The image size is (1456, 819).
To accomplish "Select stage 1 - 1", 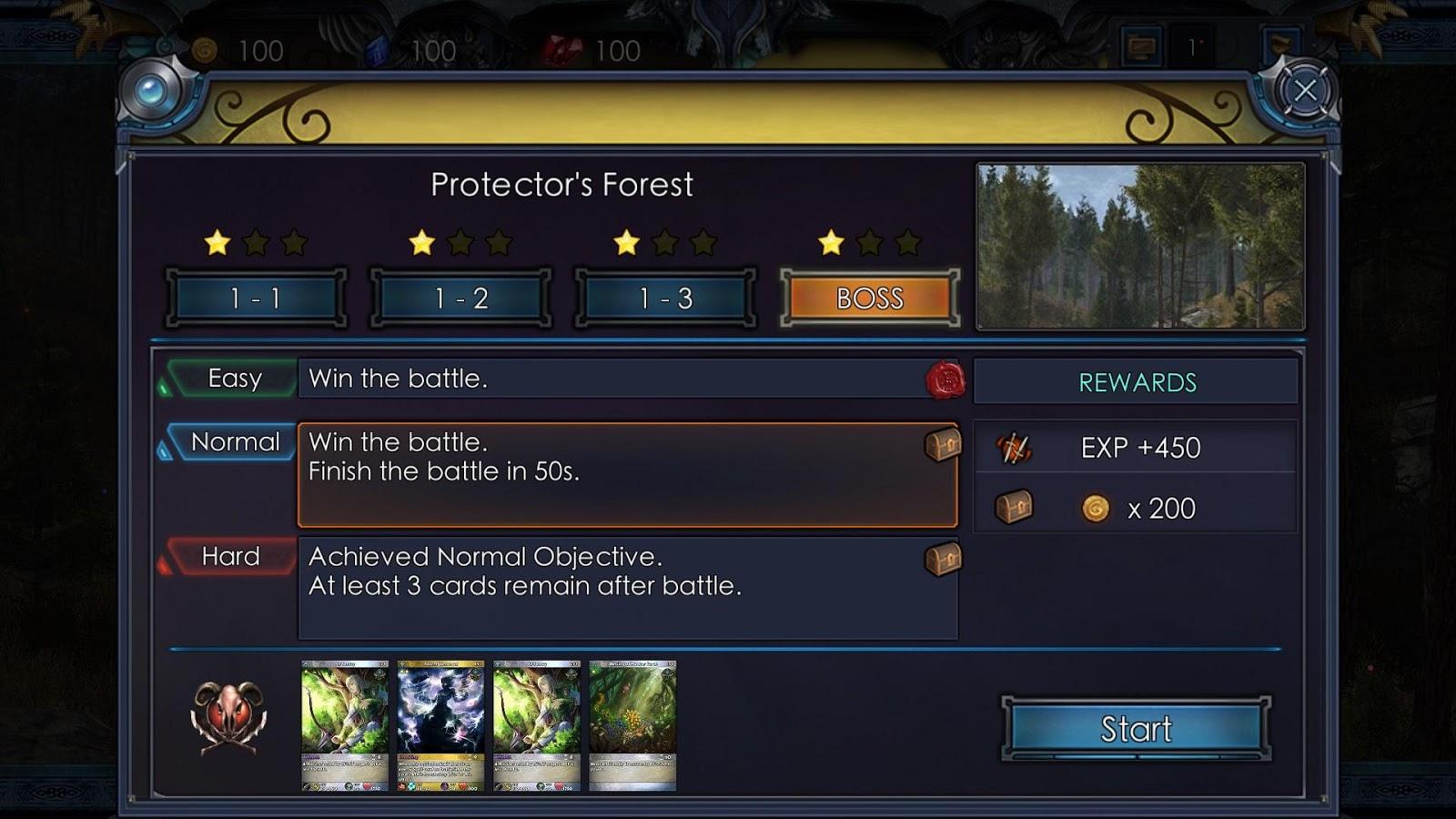I will (256, 298).
